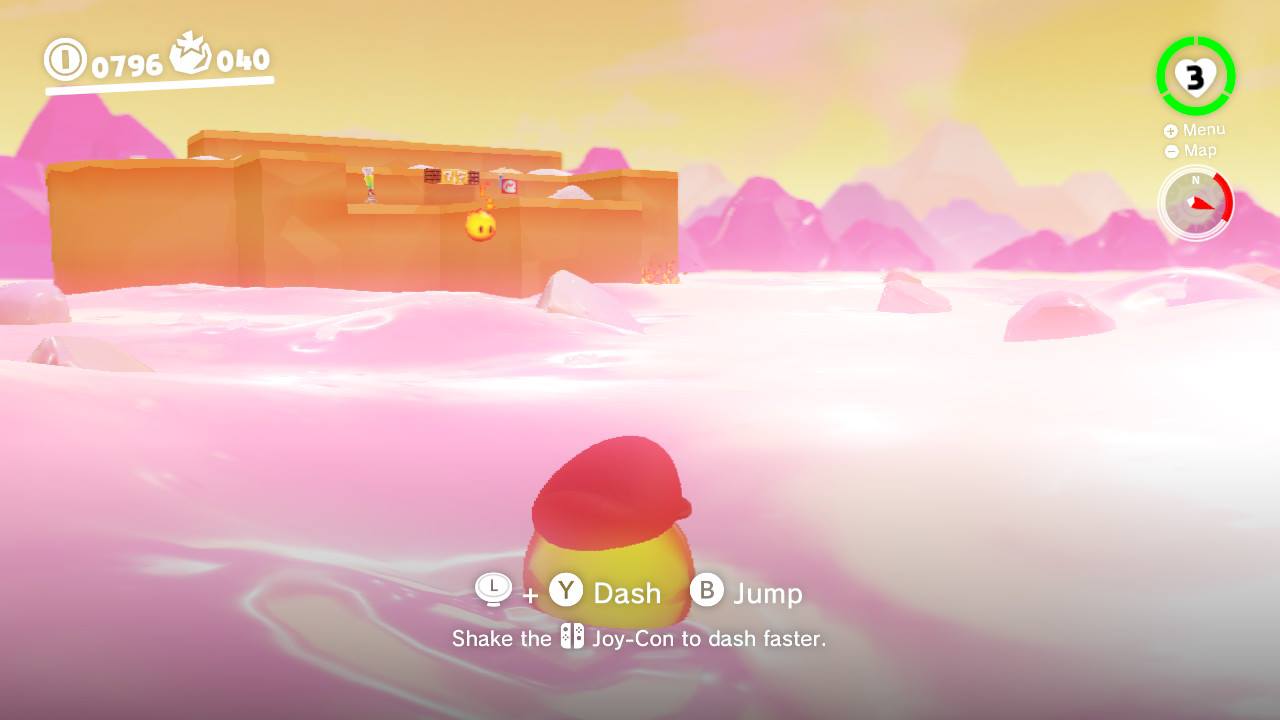This screenshot has width=1280, height=720.
Task: Click the red crate on the upper ledge
Action: tap(509, 186)
